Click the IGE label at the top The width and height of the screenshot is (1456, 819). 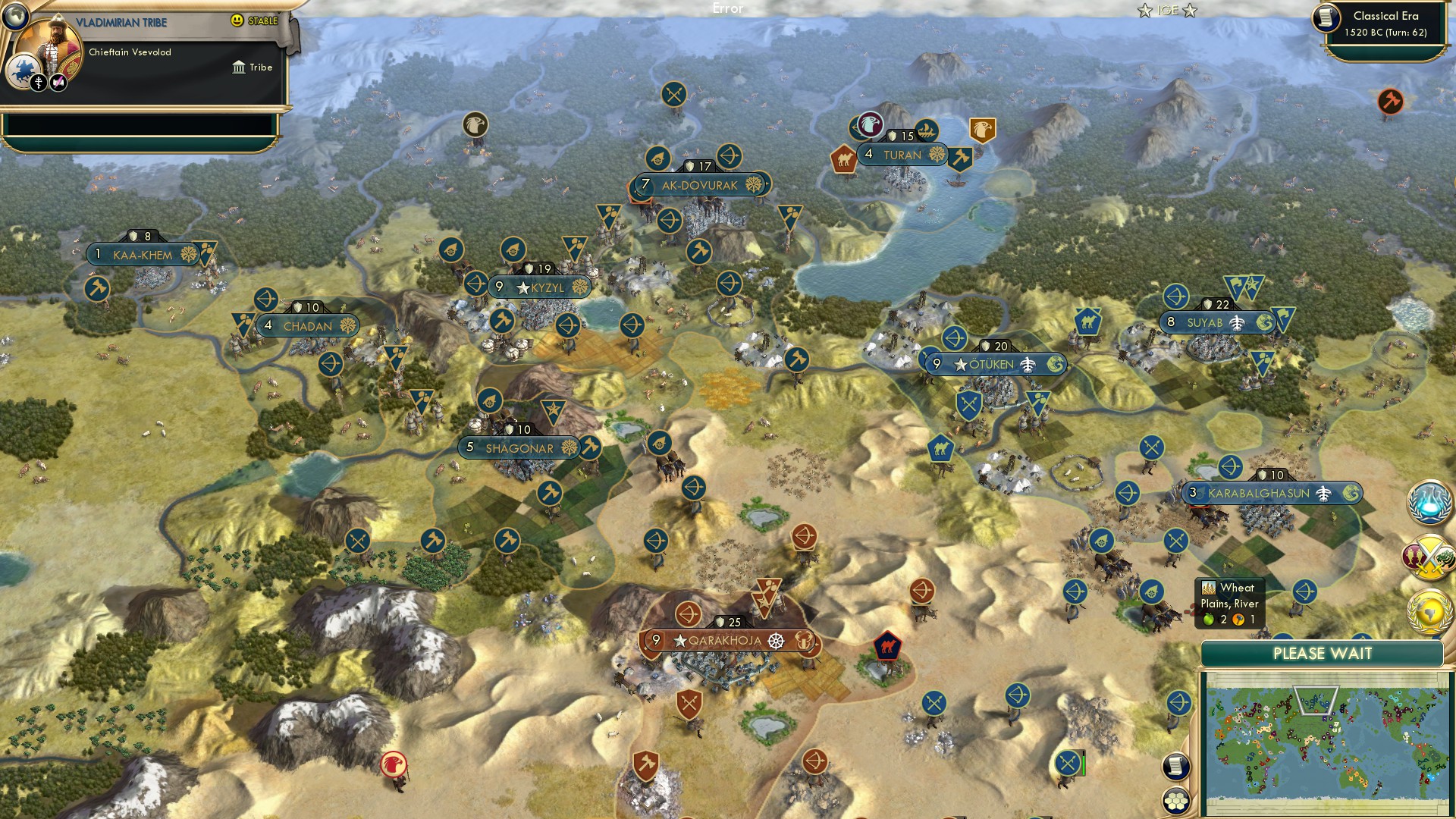(1166, 11)
